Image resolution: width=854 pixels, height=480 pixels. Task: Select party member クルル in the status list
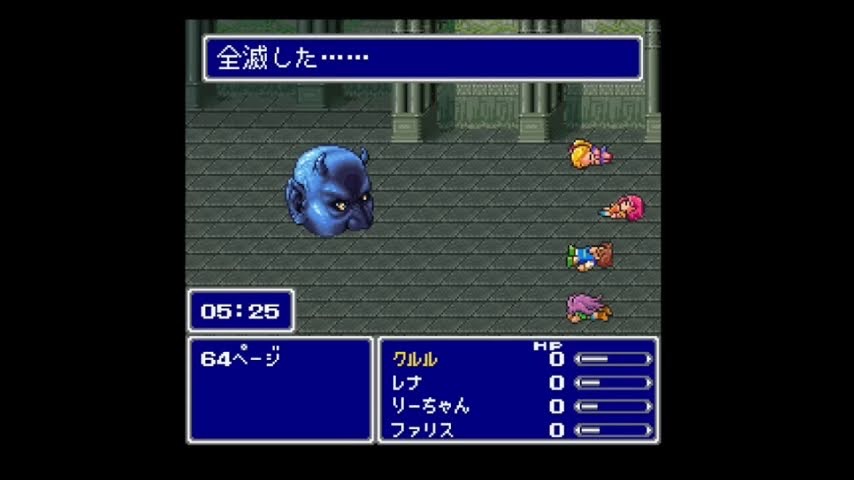tap(415, 359)
